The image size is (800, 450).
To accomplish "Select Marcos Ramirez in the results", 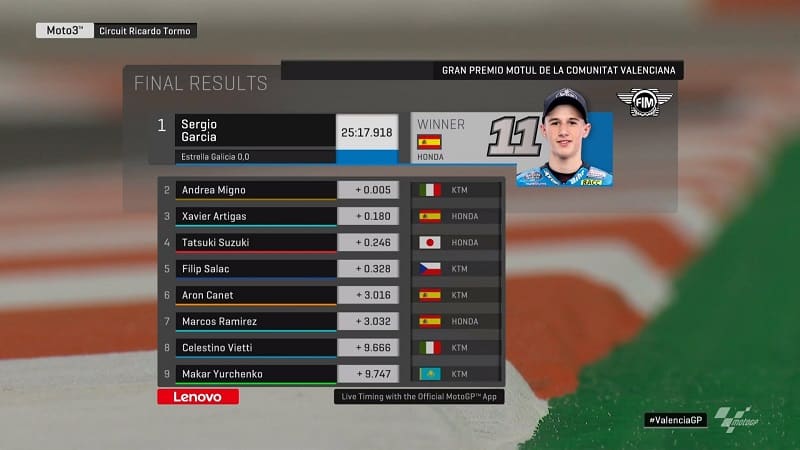I will point(254,321).
